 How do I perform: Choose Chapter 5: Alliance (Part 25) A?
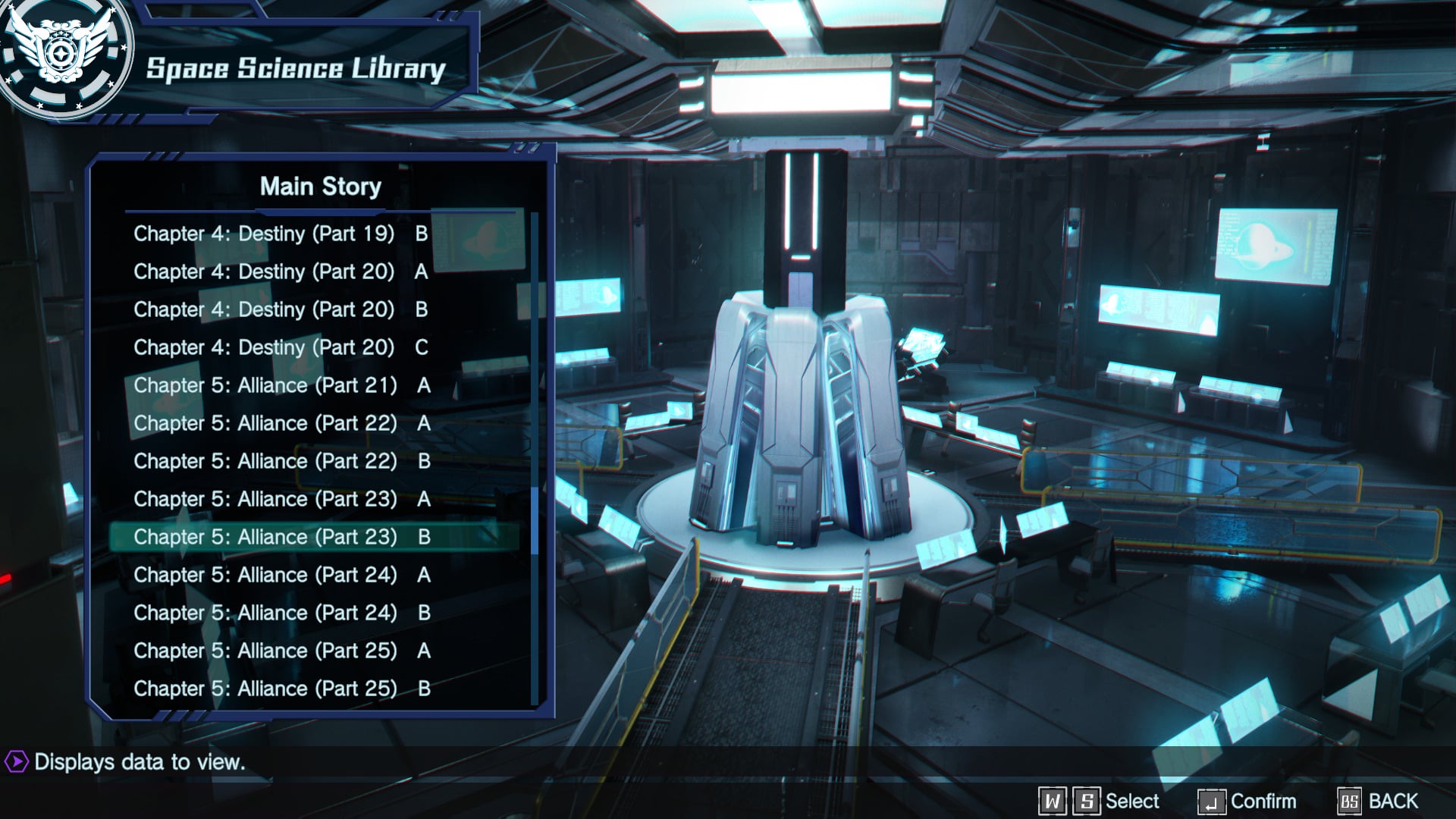point(282,651)
